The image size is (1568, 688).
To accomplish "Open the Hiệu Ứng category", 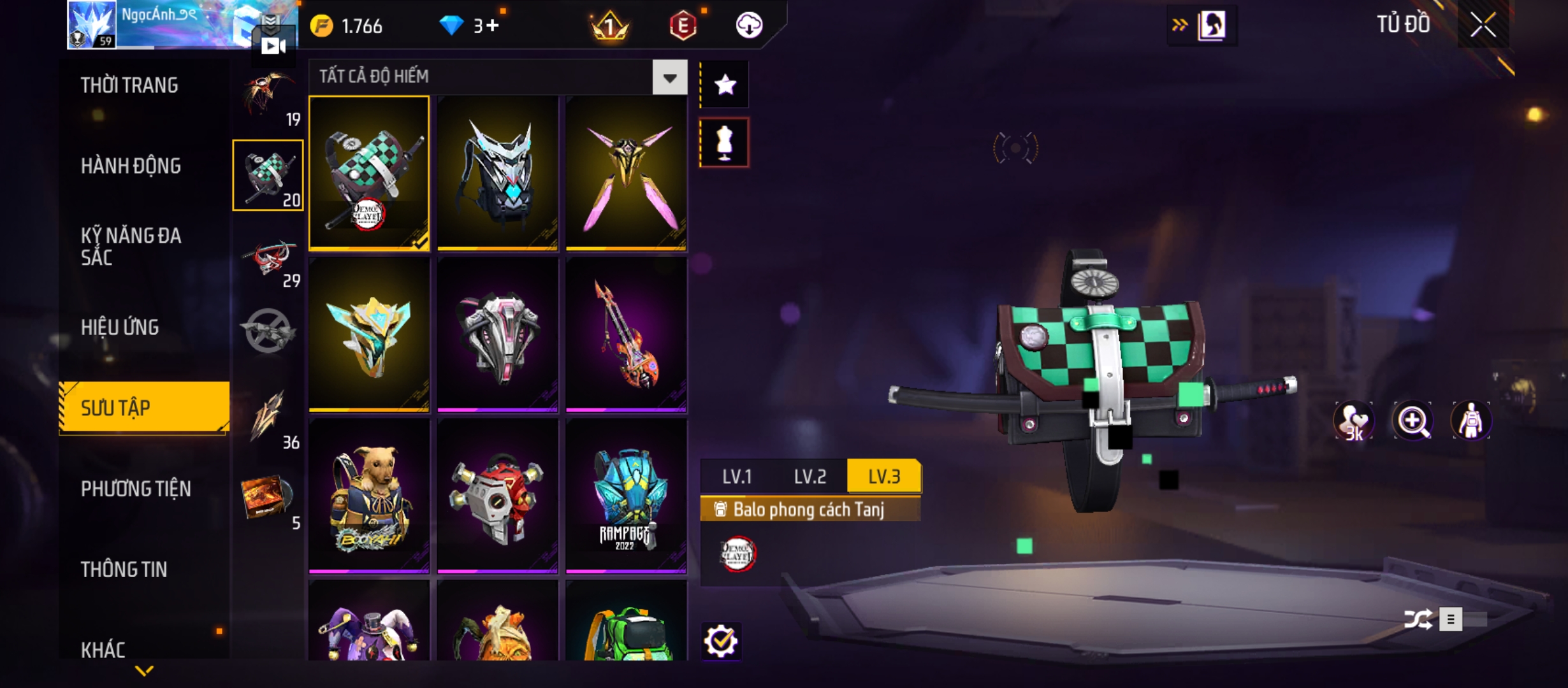I will (x=120, y=327).
